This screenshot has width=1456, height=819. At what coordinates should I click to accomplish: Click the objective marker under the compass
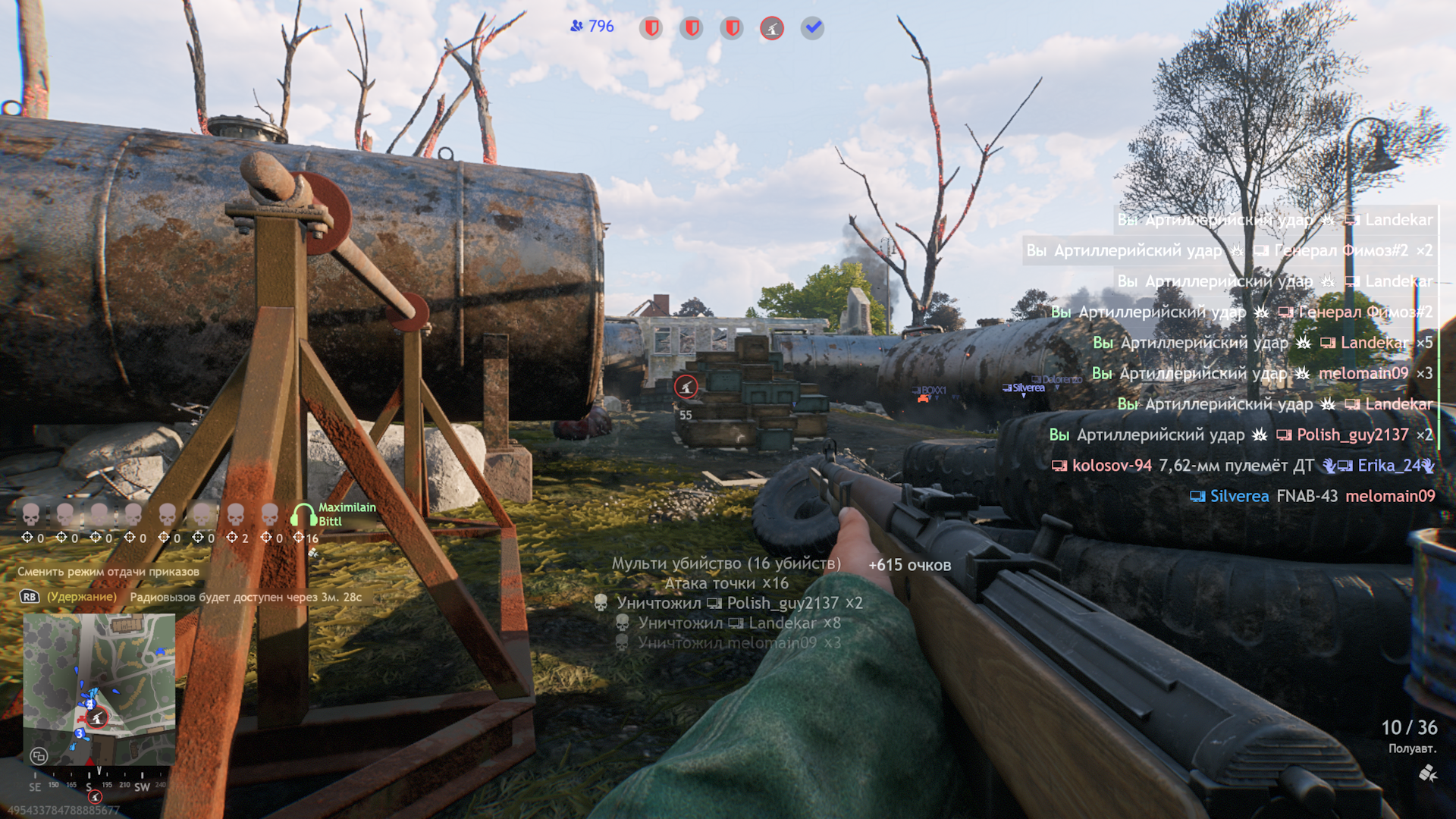pyautogui.click(x=95, y=797)
